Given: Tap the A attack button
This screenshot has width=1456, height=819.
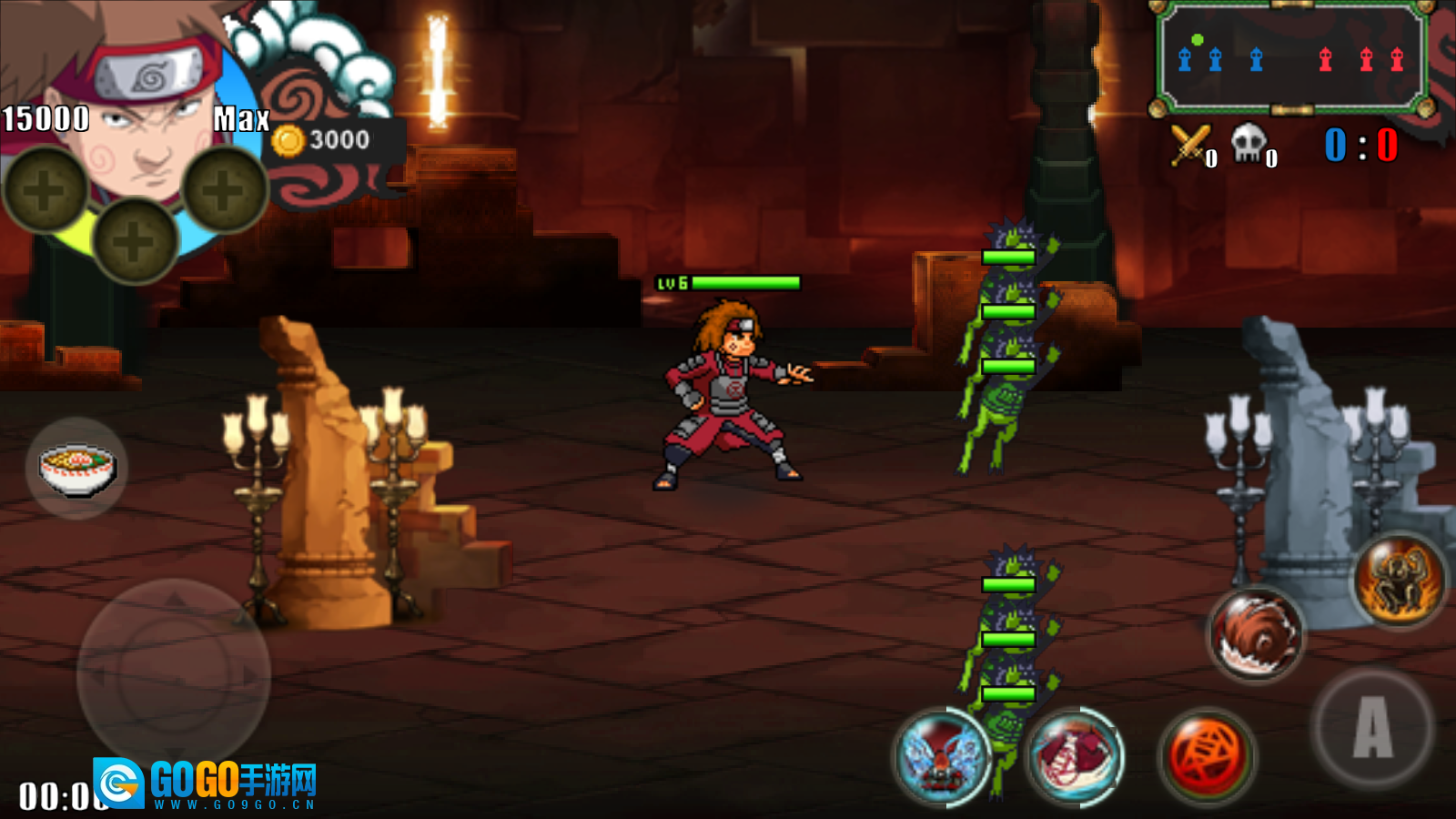Looking at the screenshot, I should tap(1371, 728).
